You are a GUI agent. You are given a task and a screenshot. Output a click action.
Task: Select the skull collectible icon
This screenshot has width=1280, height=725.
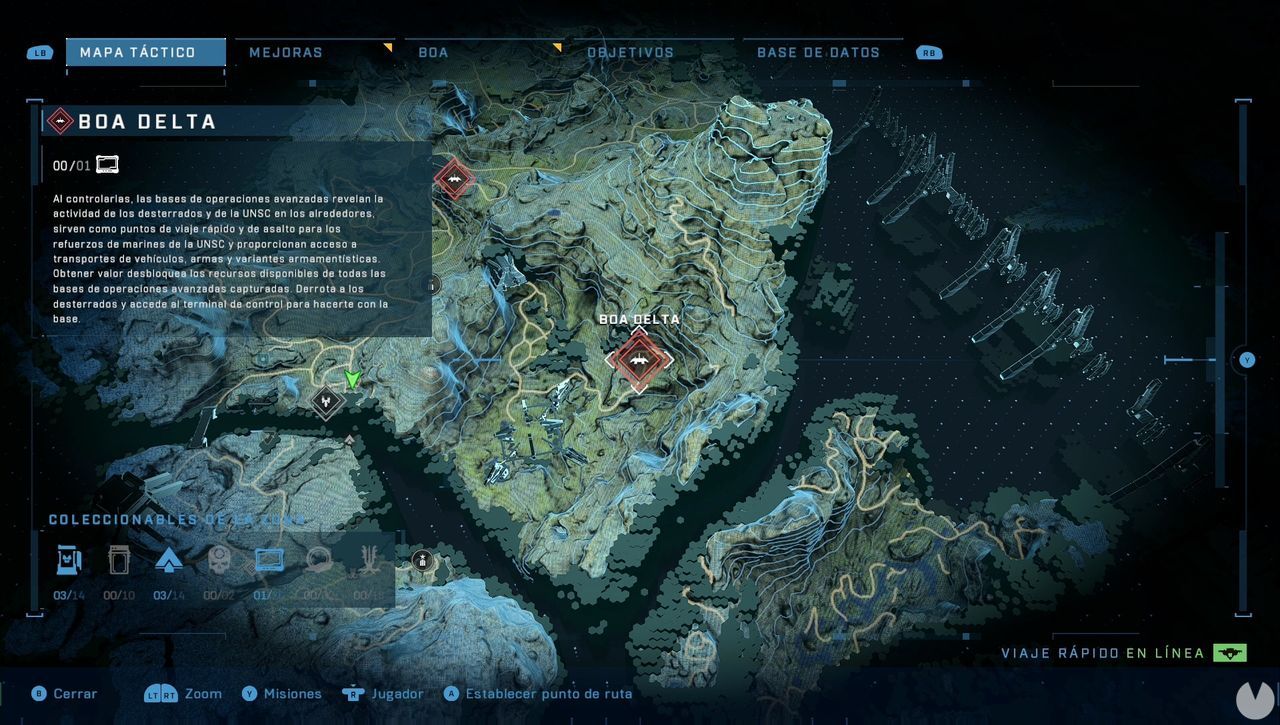219,560
